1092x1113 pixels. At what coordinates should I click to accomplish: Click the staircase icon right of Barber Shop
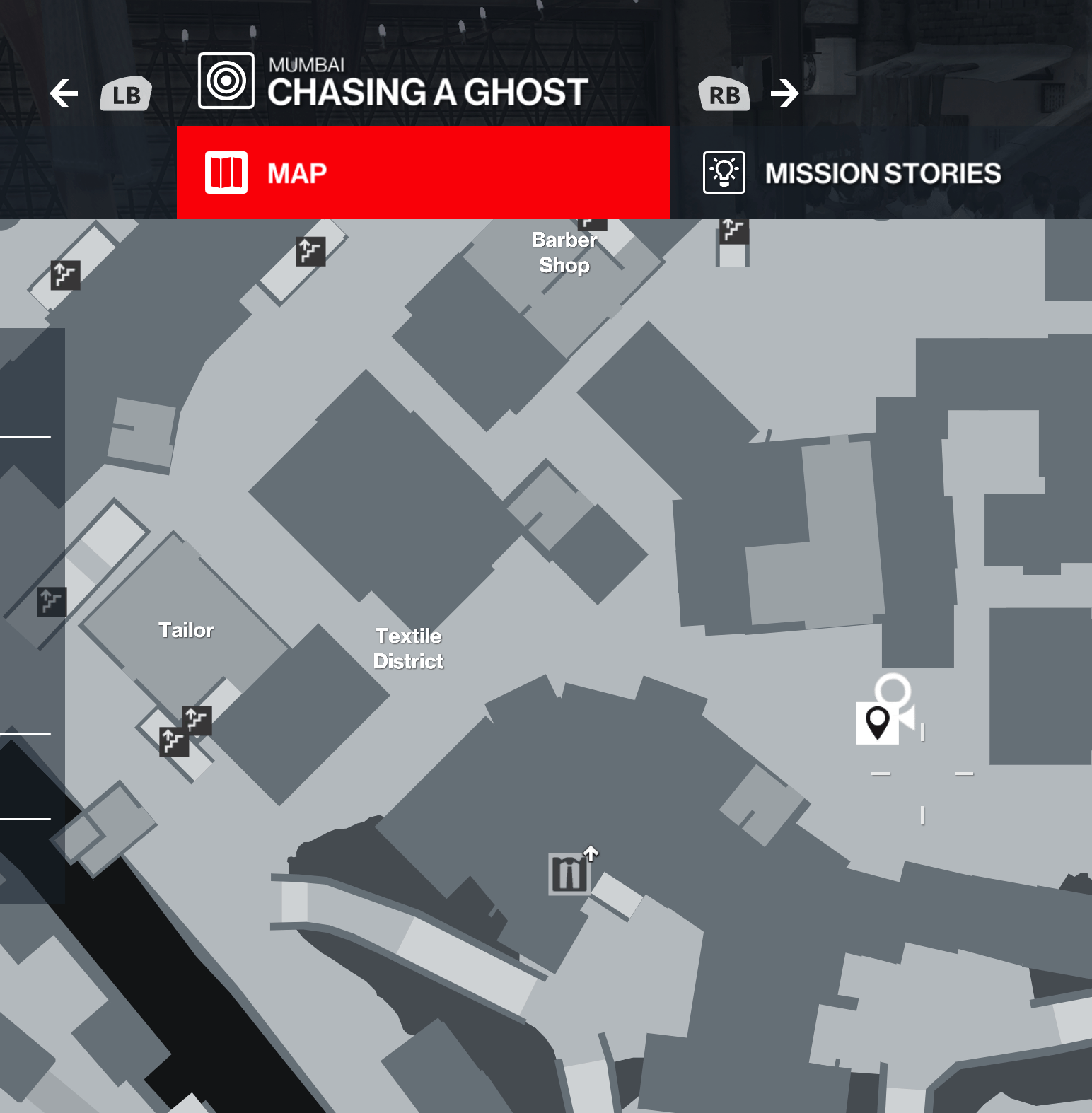pos(732,234)
